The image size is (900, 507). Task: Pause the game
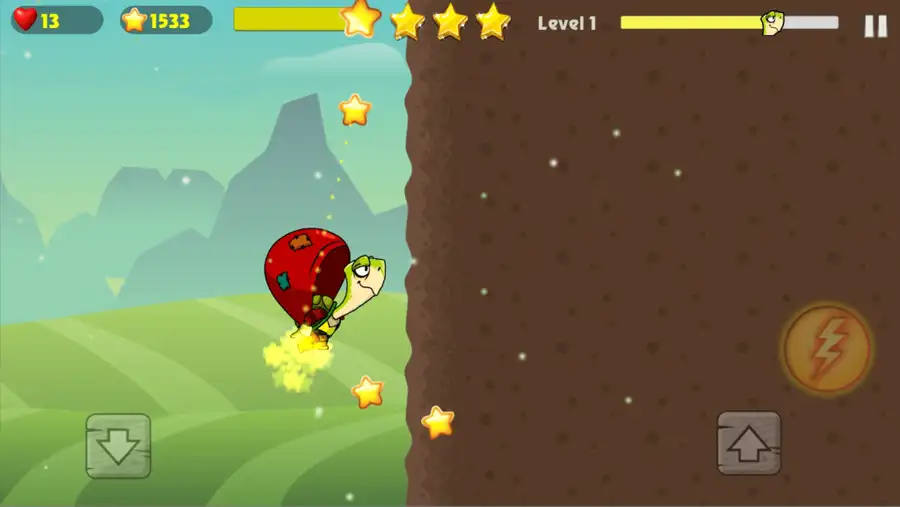[875, 26]
